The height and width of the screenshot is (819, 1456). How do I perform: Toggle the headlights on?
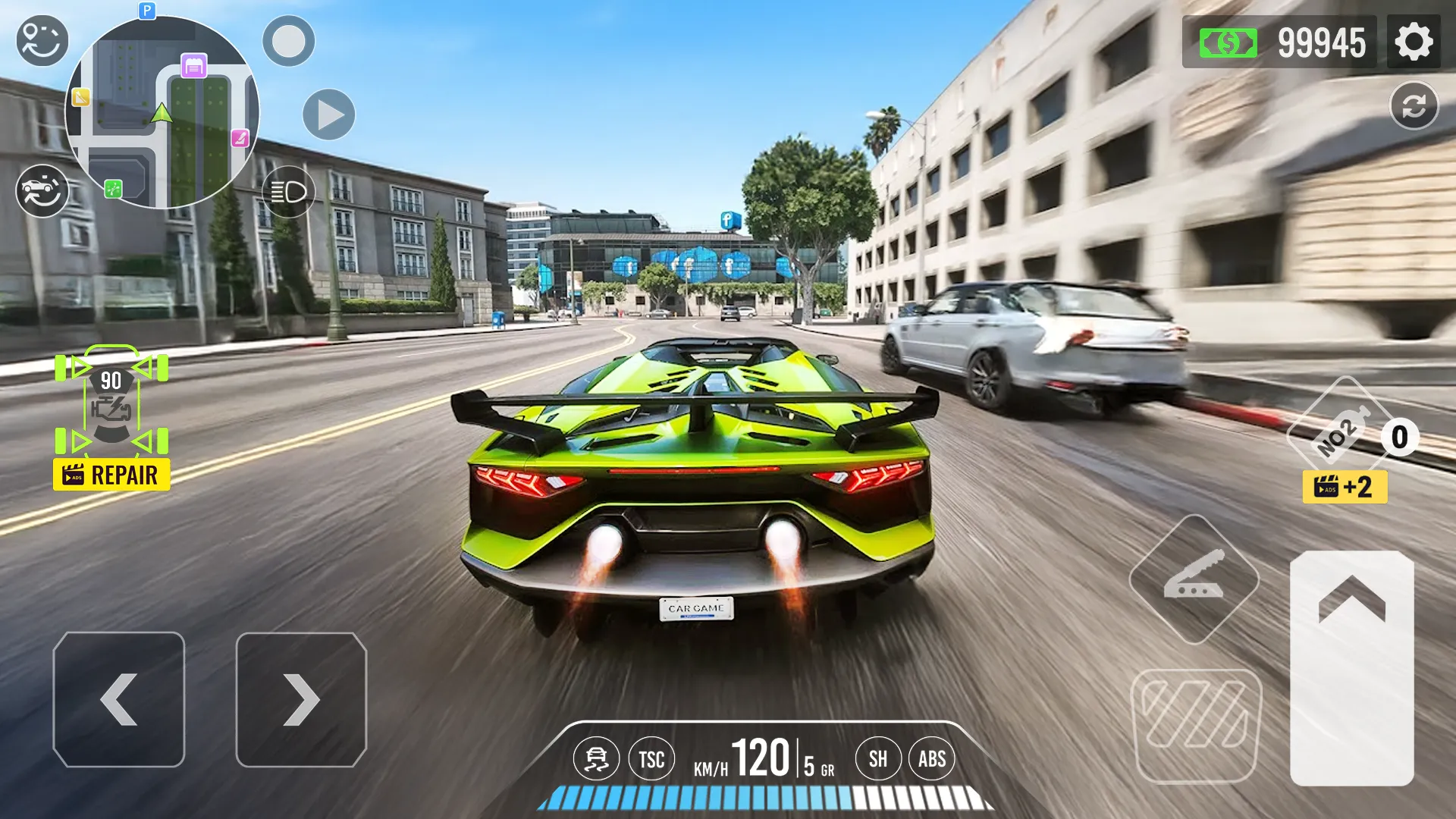(289, 192)
